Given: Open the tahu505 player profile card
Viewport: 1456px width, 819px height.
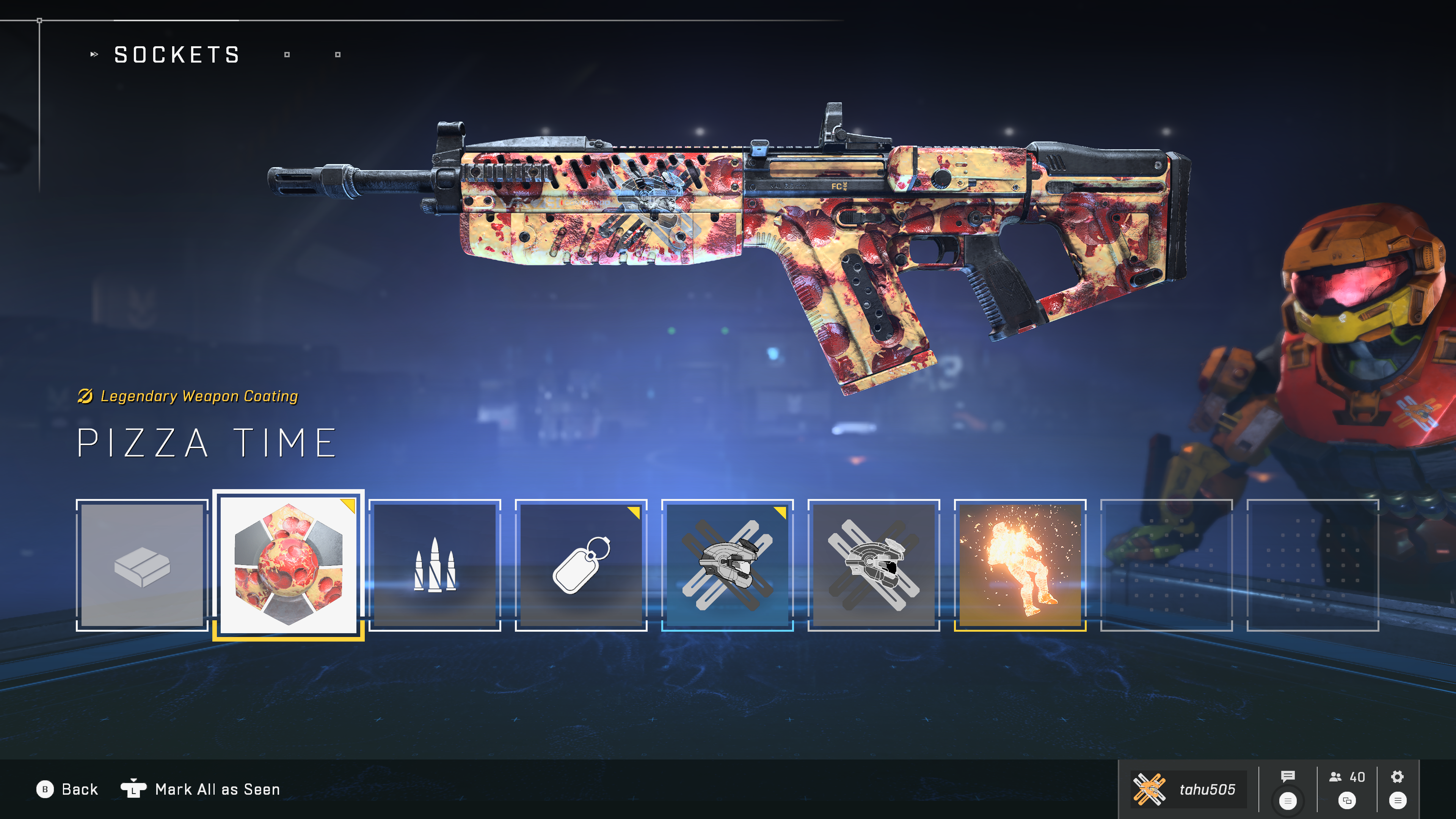Looking at the screenshot, I should (1188, 789).
